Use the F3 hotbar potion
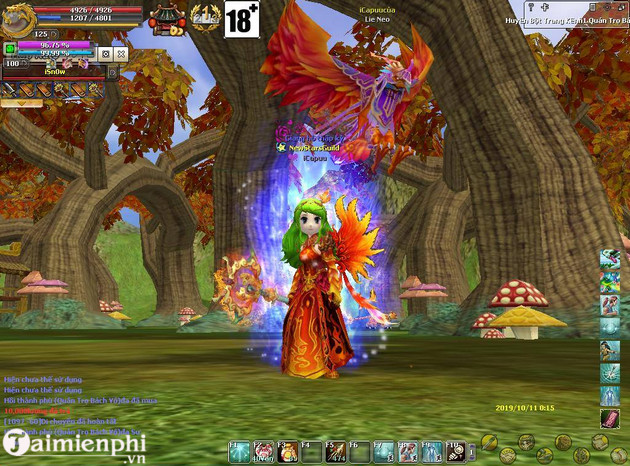The image size is (630, 466). [x=287, y=452]
